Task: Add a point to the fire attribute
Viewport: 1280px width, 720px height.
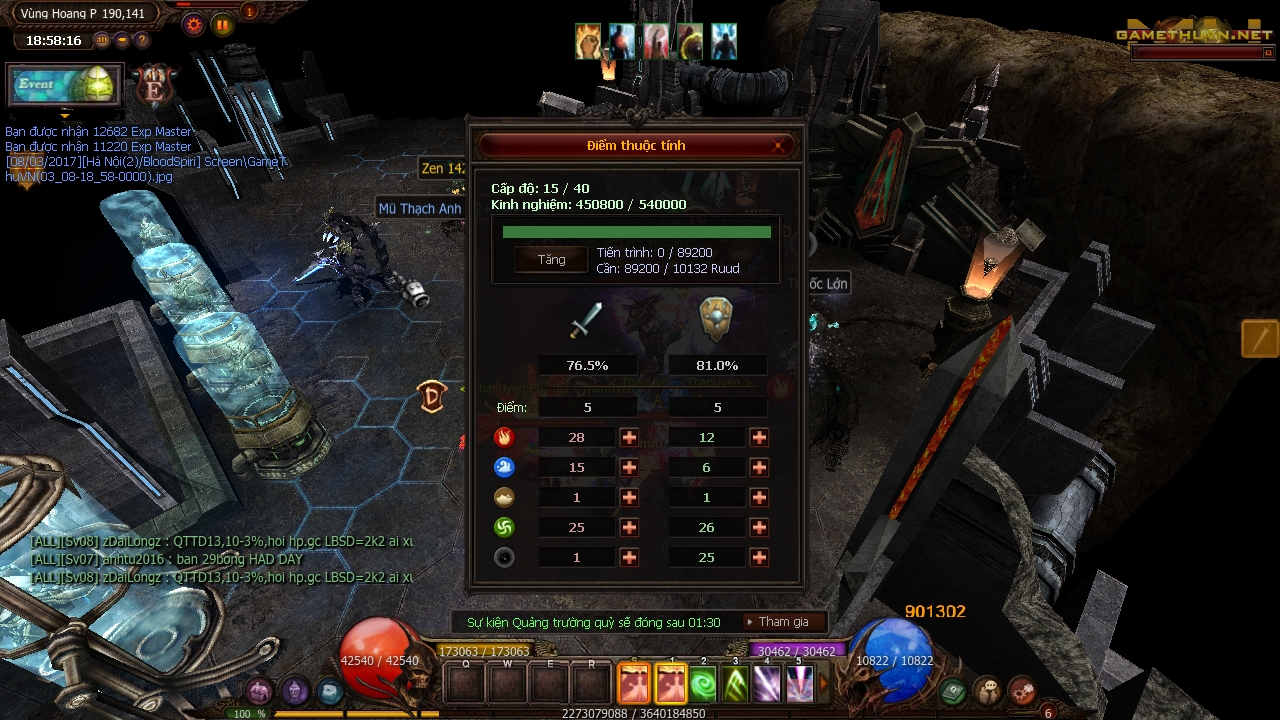Action: (629, 437)
